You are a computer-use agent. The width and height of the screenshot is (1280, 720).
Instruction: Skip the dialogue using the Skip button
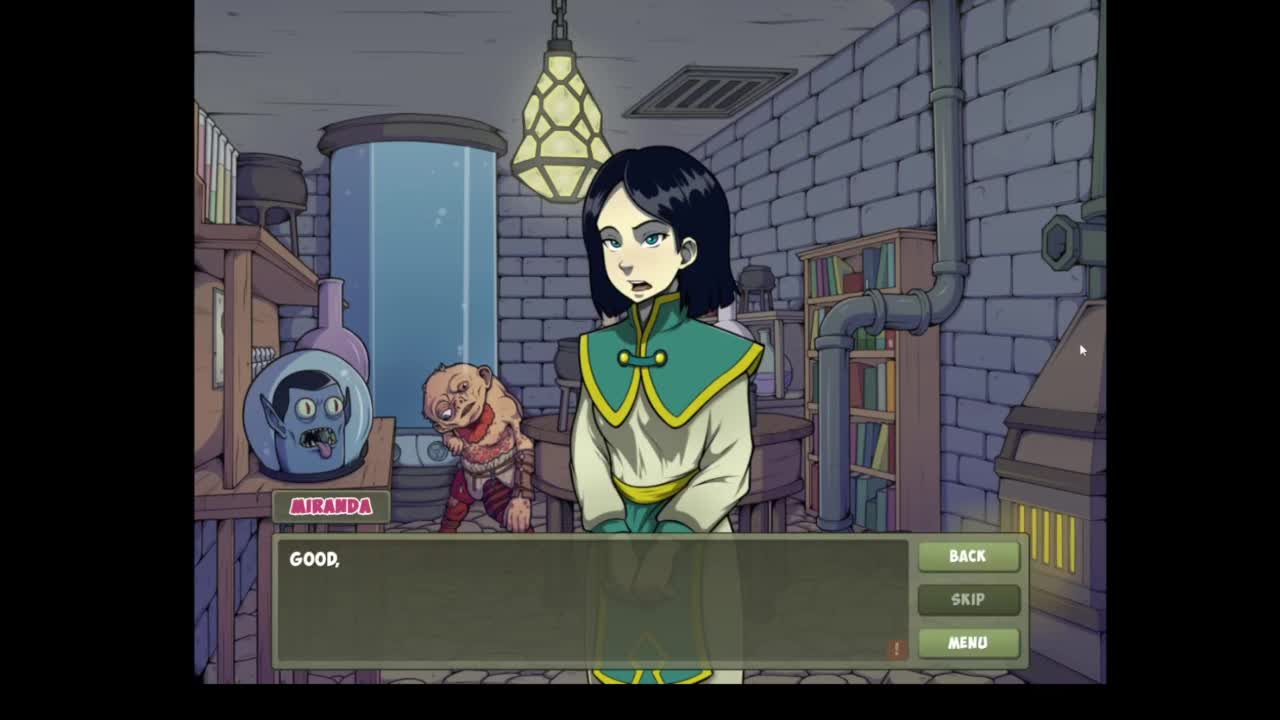tap(967, 599)
